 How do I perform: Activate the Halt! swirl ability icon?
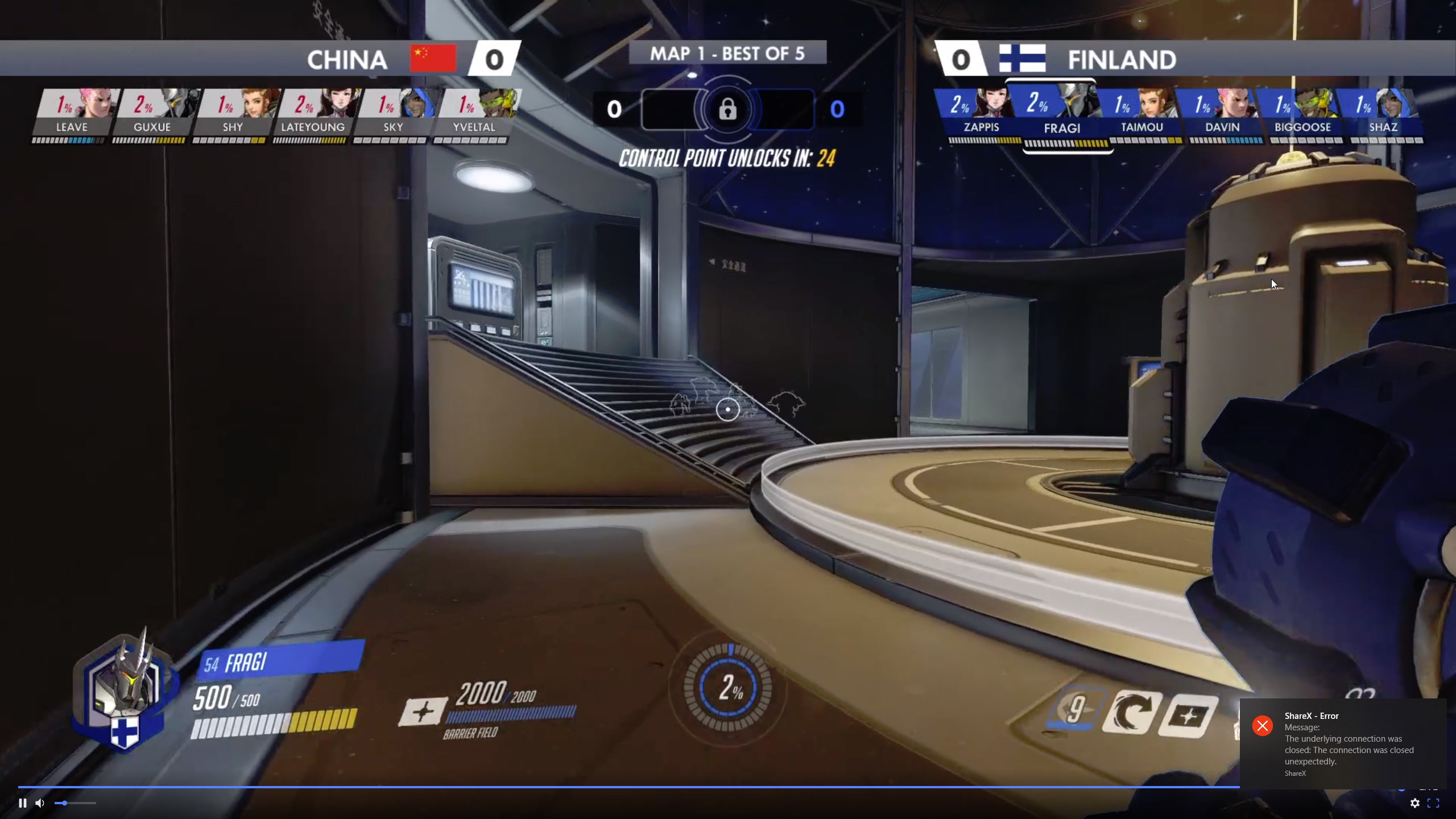coord(1130,713)
